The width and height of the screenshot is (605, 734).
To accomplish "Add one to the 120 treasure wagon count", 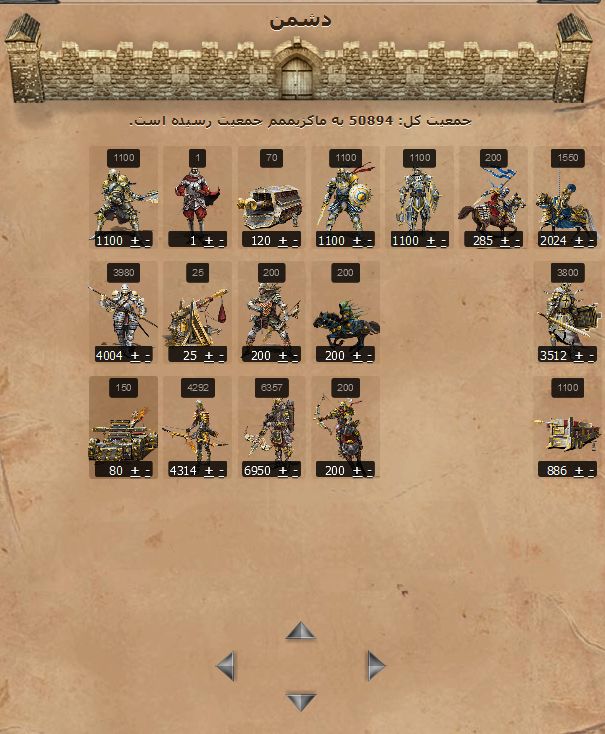I will pos(283,241).
